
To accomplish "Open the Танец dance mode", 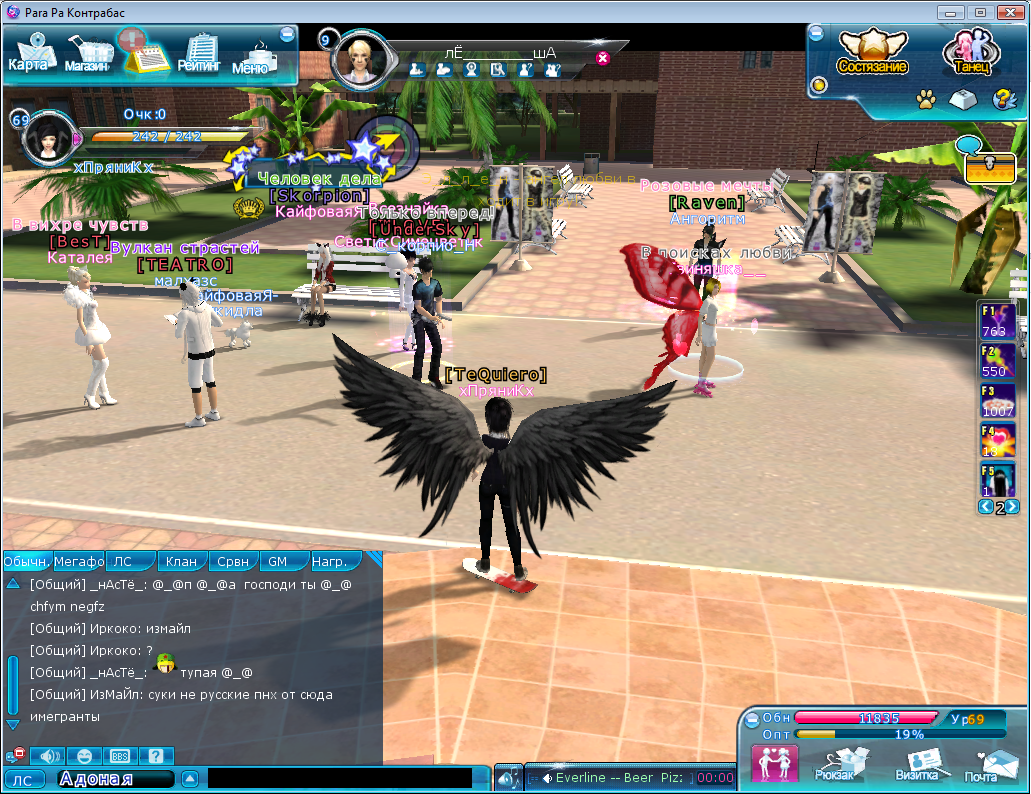I will [x=967, y=52].
